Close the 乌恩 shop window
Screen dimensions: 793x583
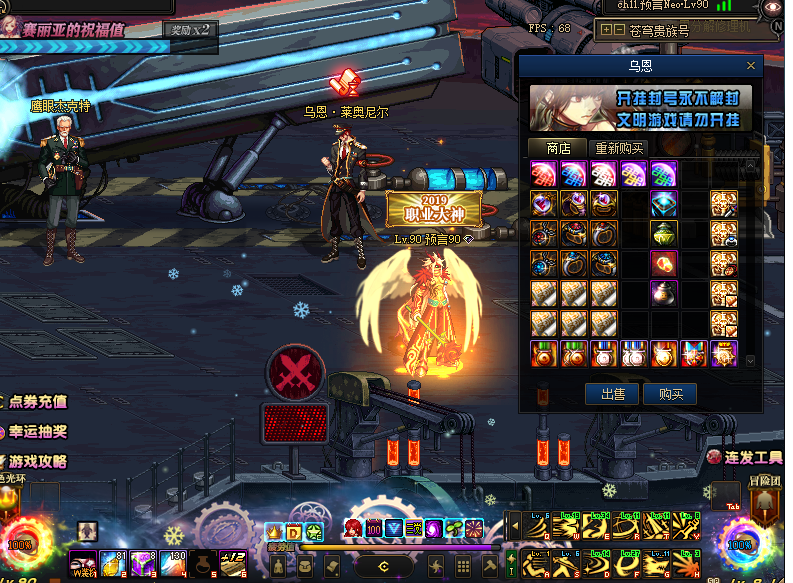(x=751, y=66)
